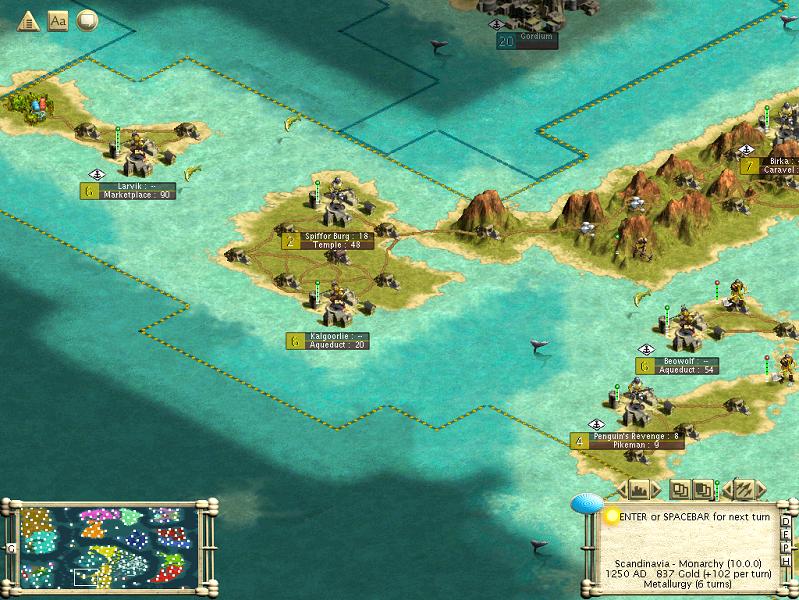Open the advisors speech-bubble button
799x600 pixels.
tap(87, 20)
